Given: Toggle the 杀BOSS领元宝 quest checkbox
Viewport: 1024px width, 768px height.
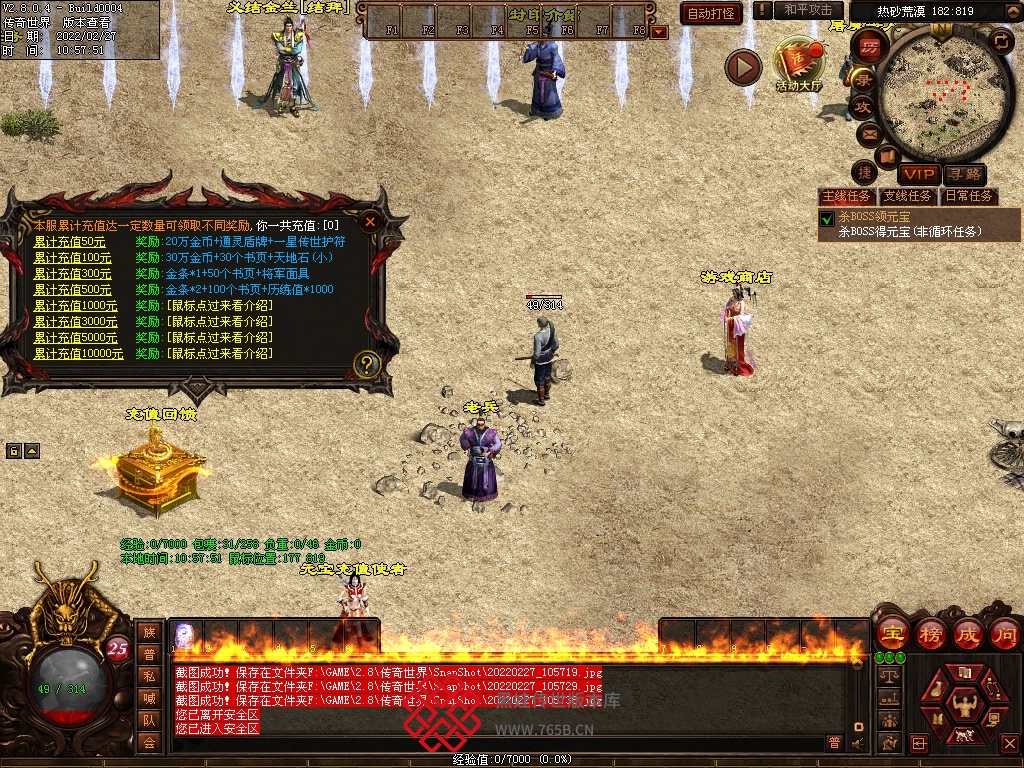Looking at the screenshot, I should pos(827,219).
